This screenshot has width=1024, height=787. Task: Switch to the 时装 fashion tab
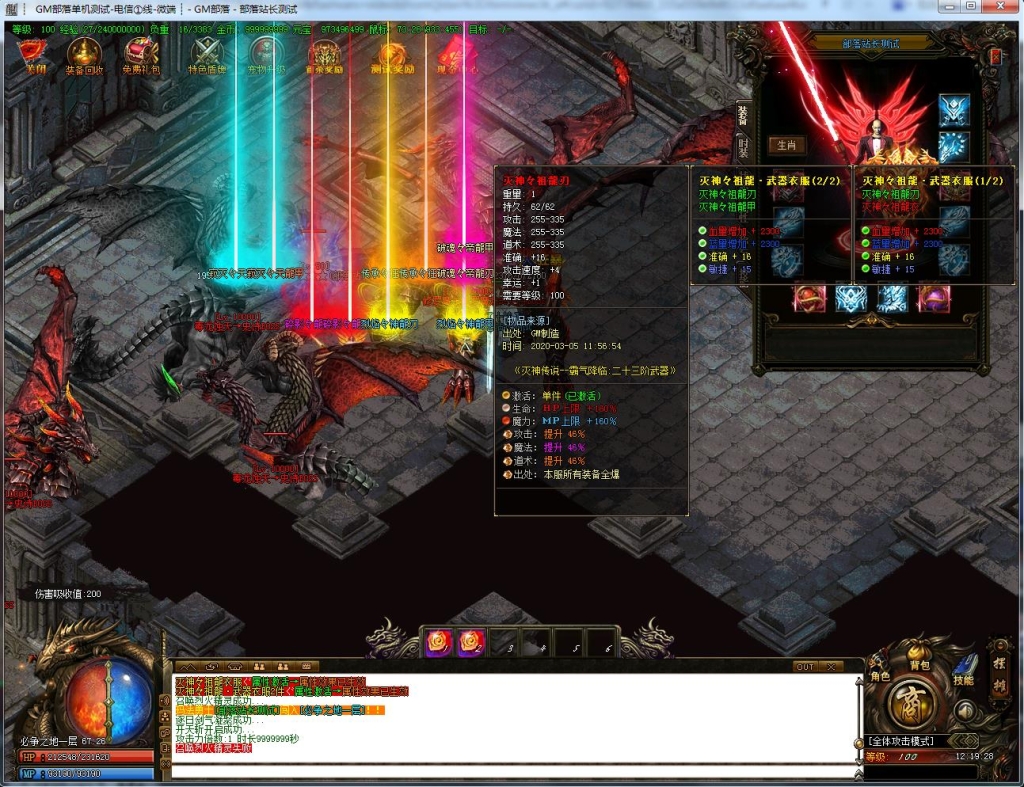coord(742,146)
